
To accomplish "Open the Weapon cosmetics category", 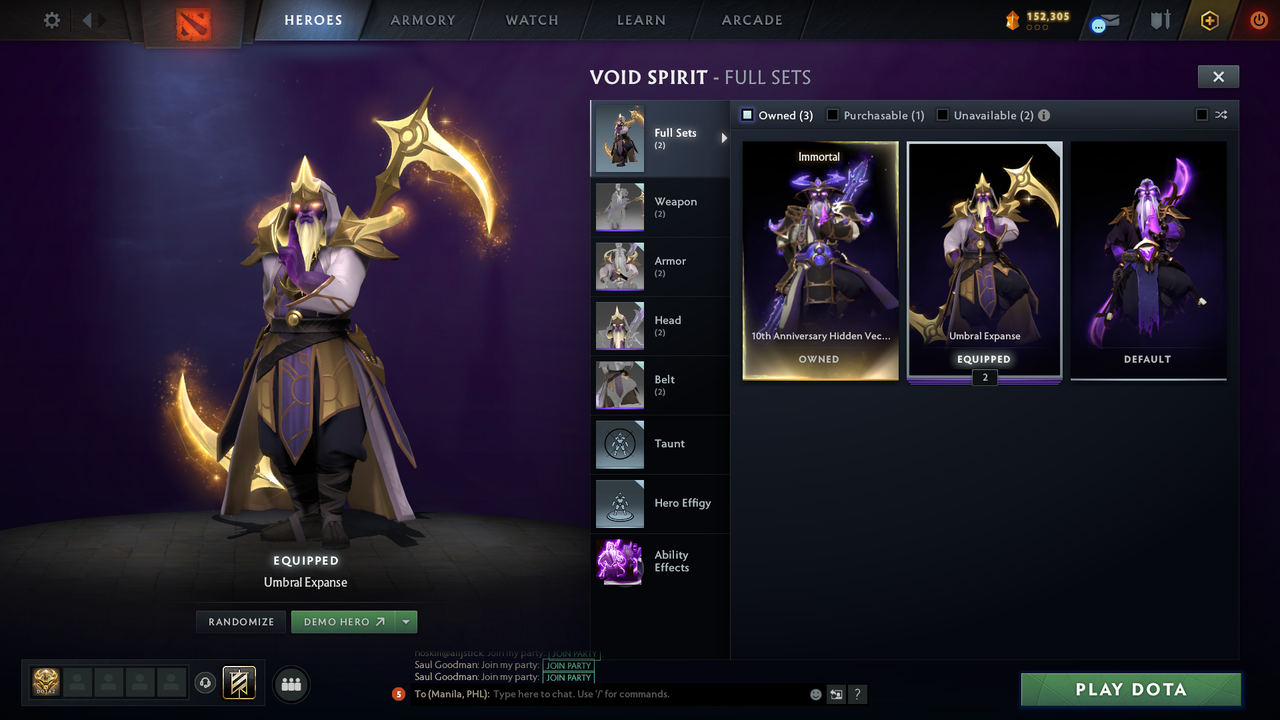I will pyautogui.click(x=660, y=207).
